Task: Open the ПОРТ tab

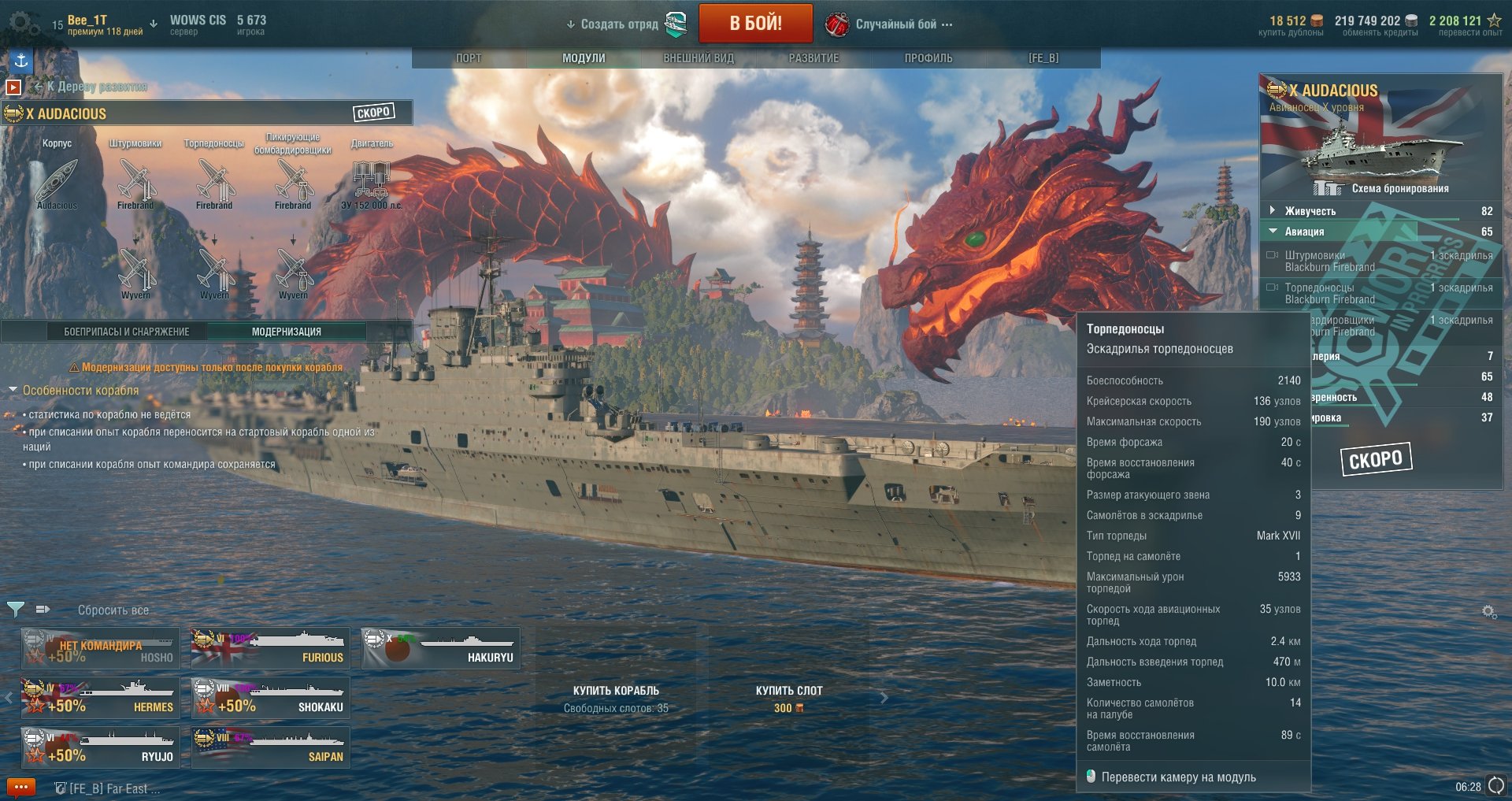Action: 469,58
